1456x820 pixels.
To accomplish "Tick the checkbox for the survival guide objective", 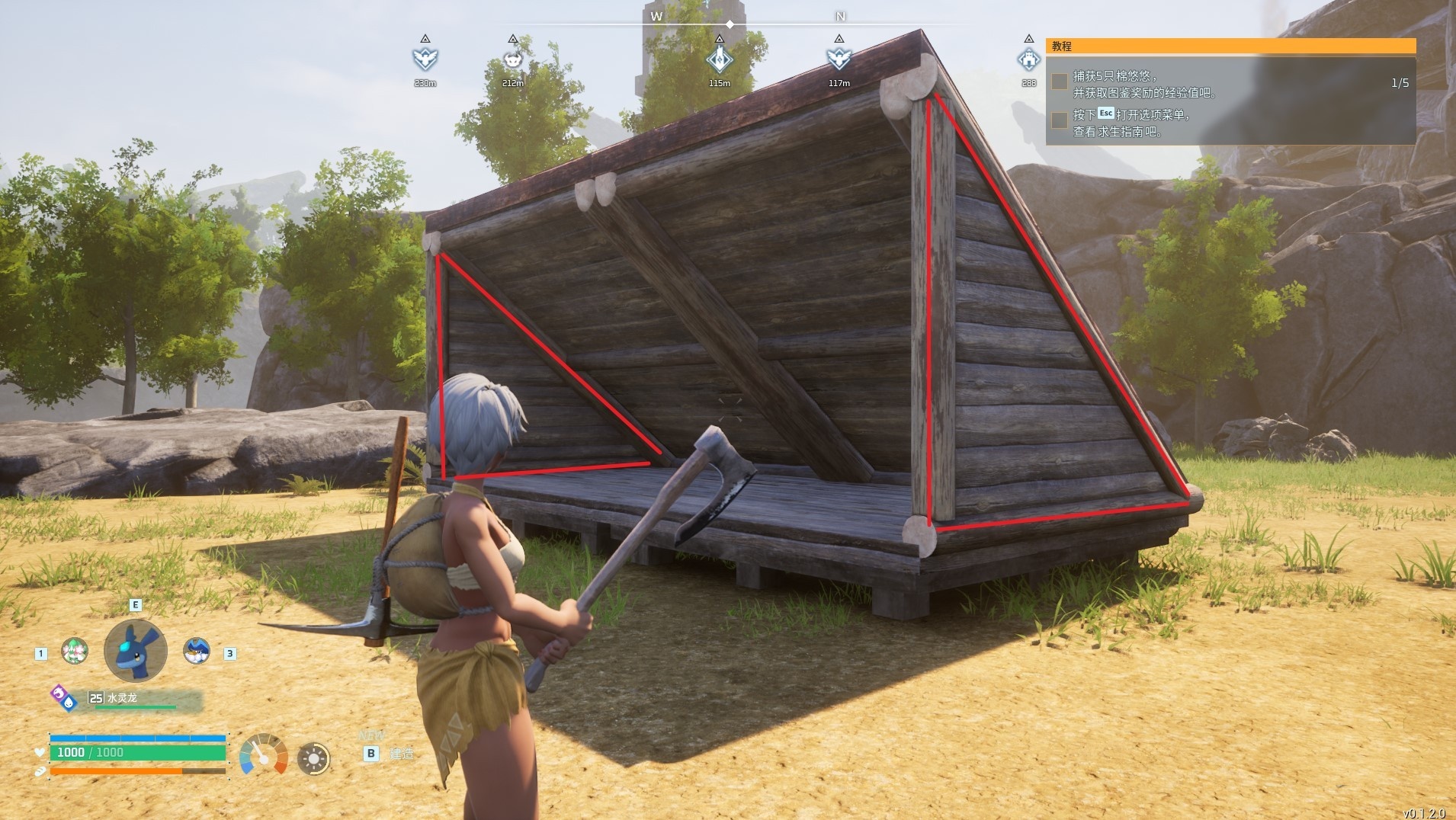I will tap(1060, 120).
